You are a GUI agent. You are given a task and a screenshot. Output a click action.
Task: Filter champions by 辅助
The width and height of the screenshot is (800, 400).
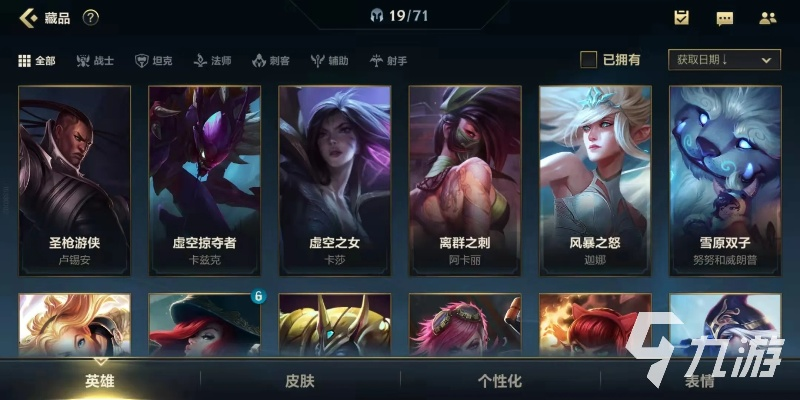329,61
